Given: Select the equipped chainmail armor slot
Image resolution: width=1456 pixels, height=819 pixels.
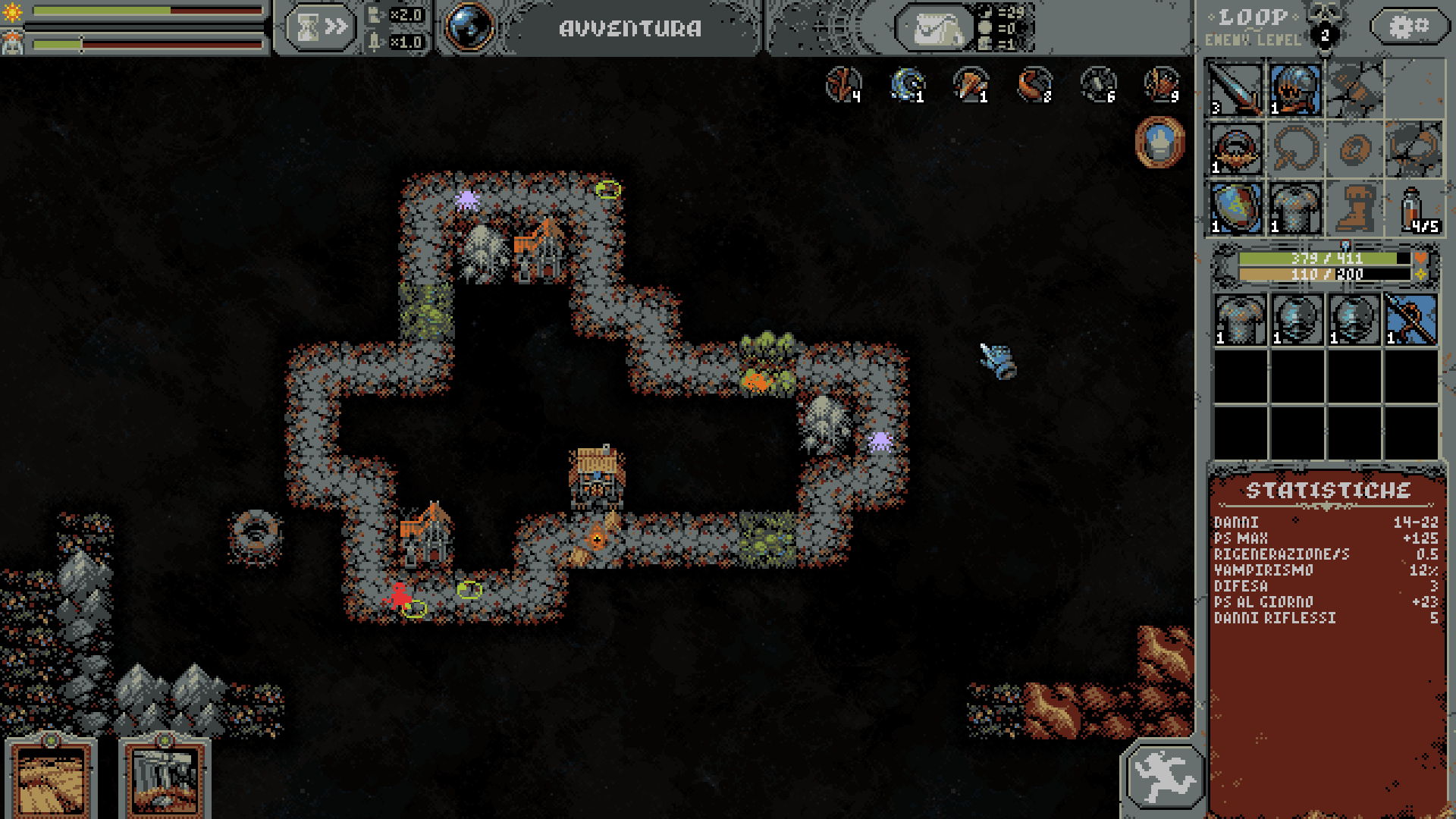Looking at the screenshot, I should [x=1294, y=209].
